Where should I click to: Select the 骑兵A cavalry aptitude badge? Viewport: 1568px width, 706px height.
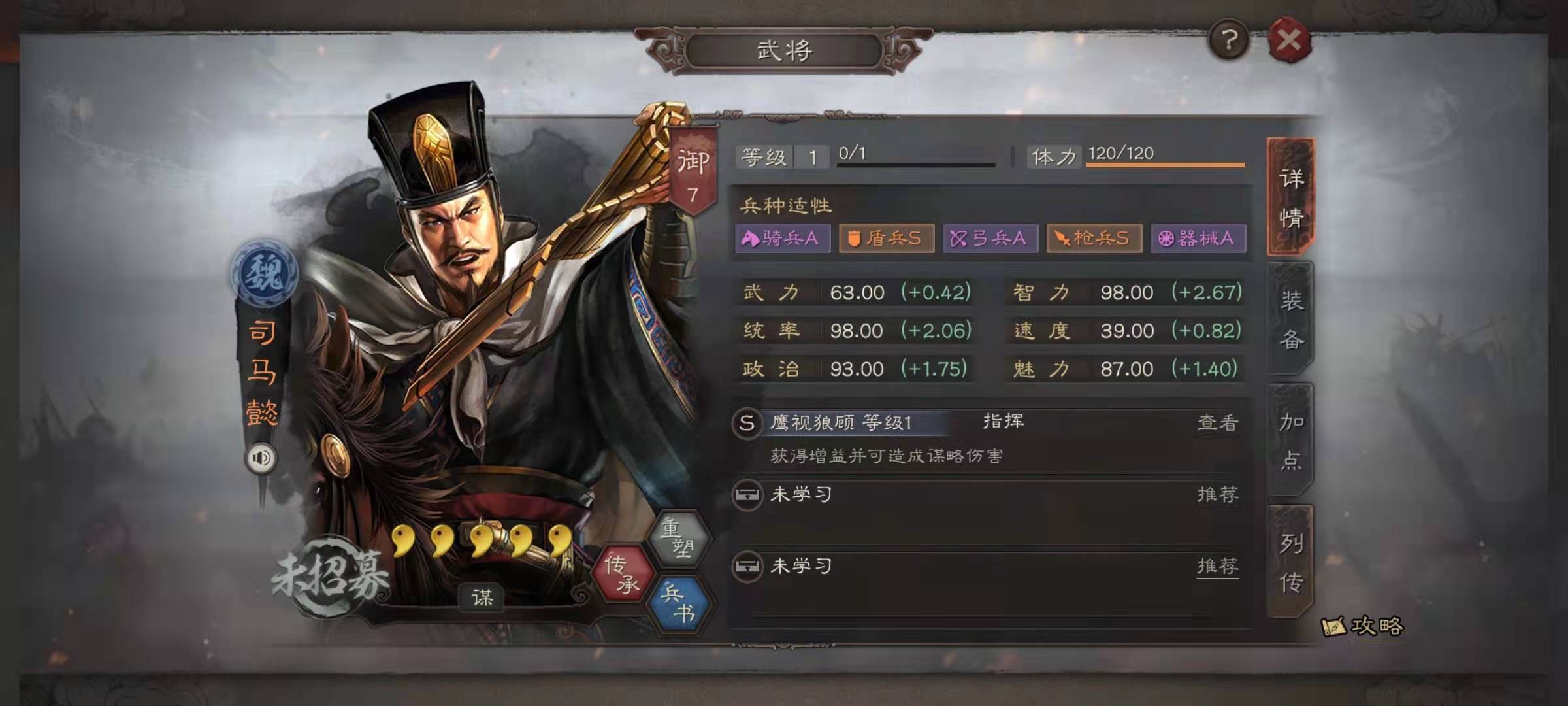[781, 239]
